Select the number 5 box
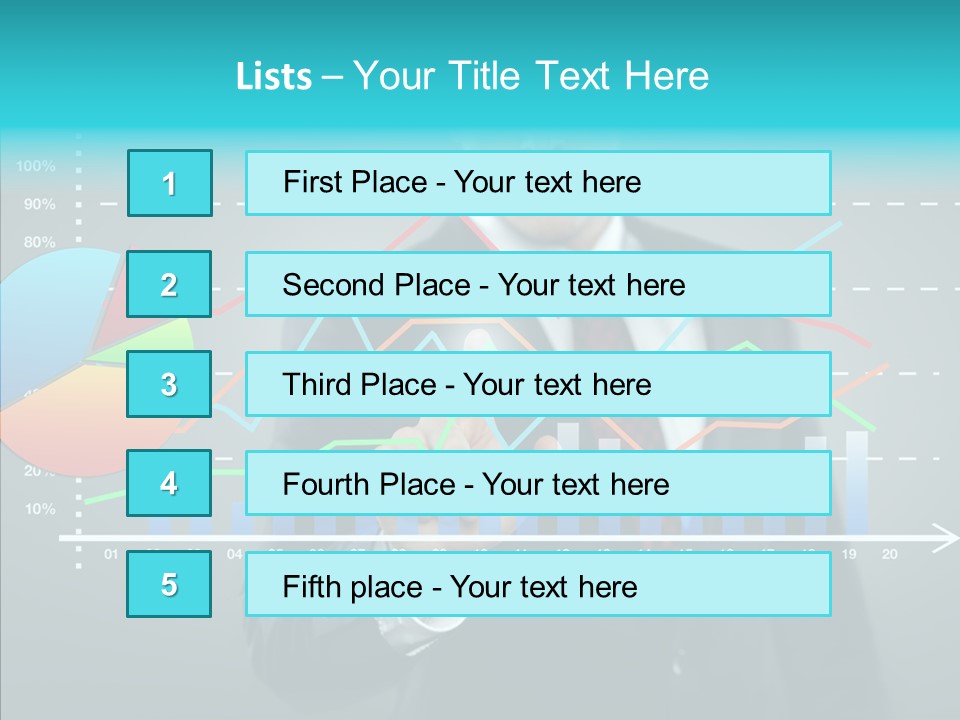The image size is (960, 720). click(169, 584)
